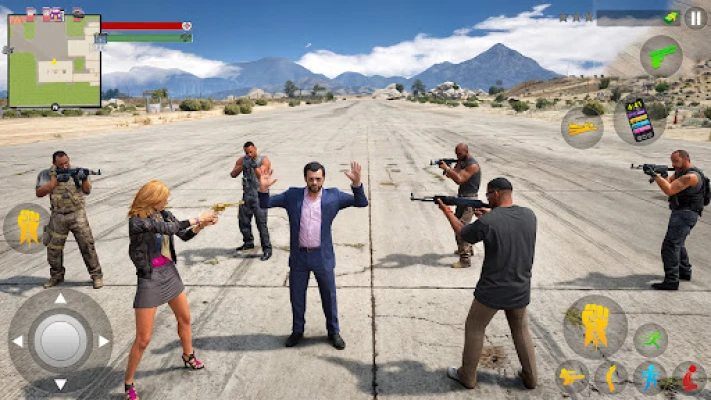Screen dimensions: 711x400
Task: Click the joystick's left arrow
Action: pyautogui.click(x=17, y=341)
